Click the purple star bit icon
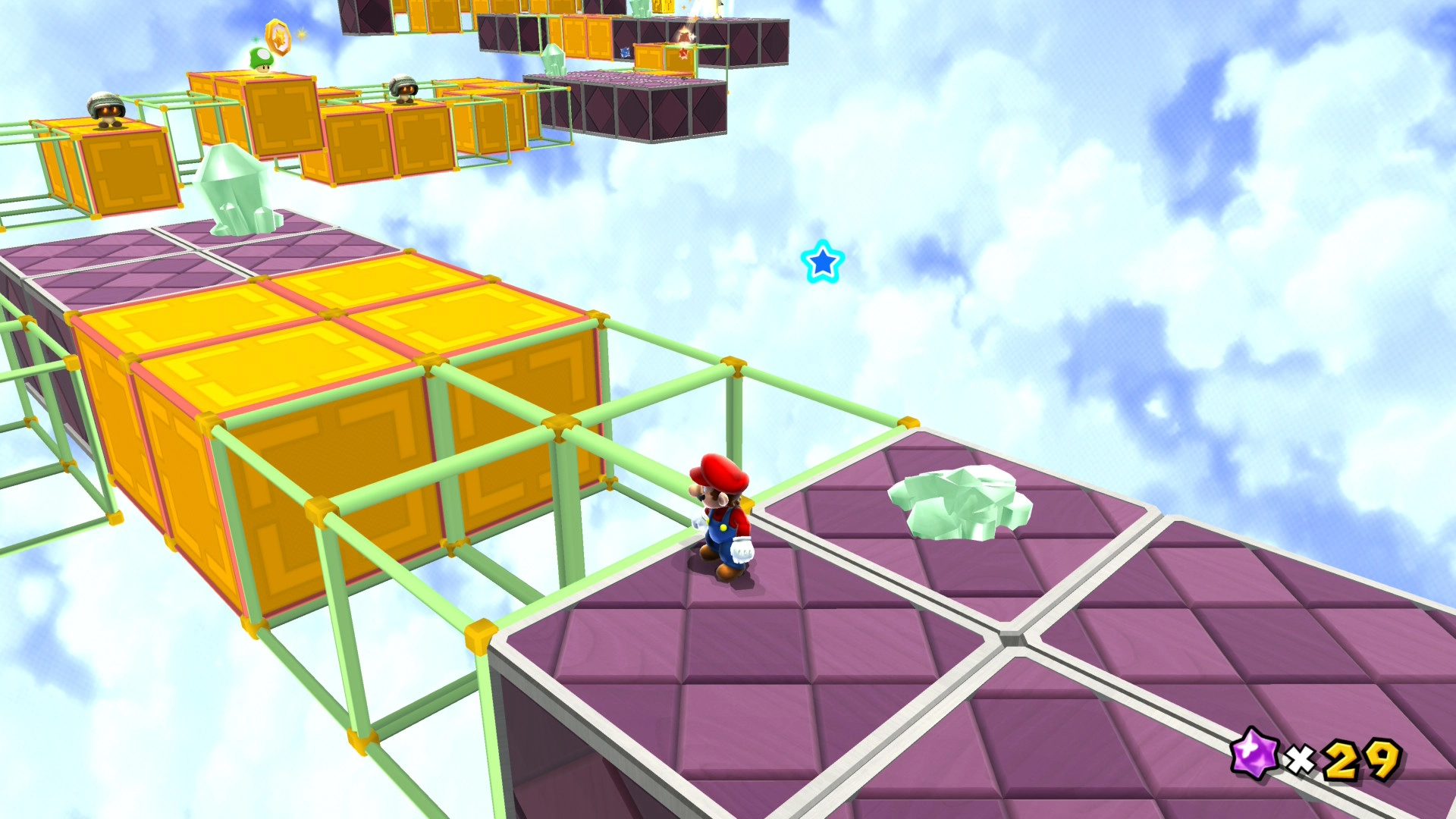The height and width of the screenshot is (819, 1456). tap(1254, 753)
